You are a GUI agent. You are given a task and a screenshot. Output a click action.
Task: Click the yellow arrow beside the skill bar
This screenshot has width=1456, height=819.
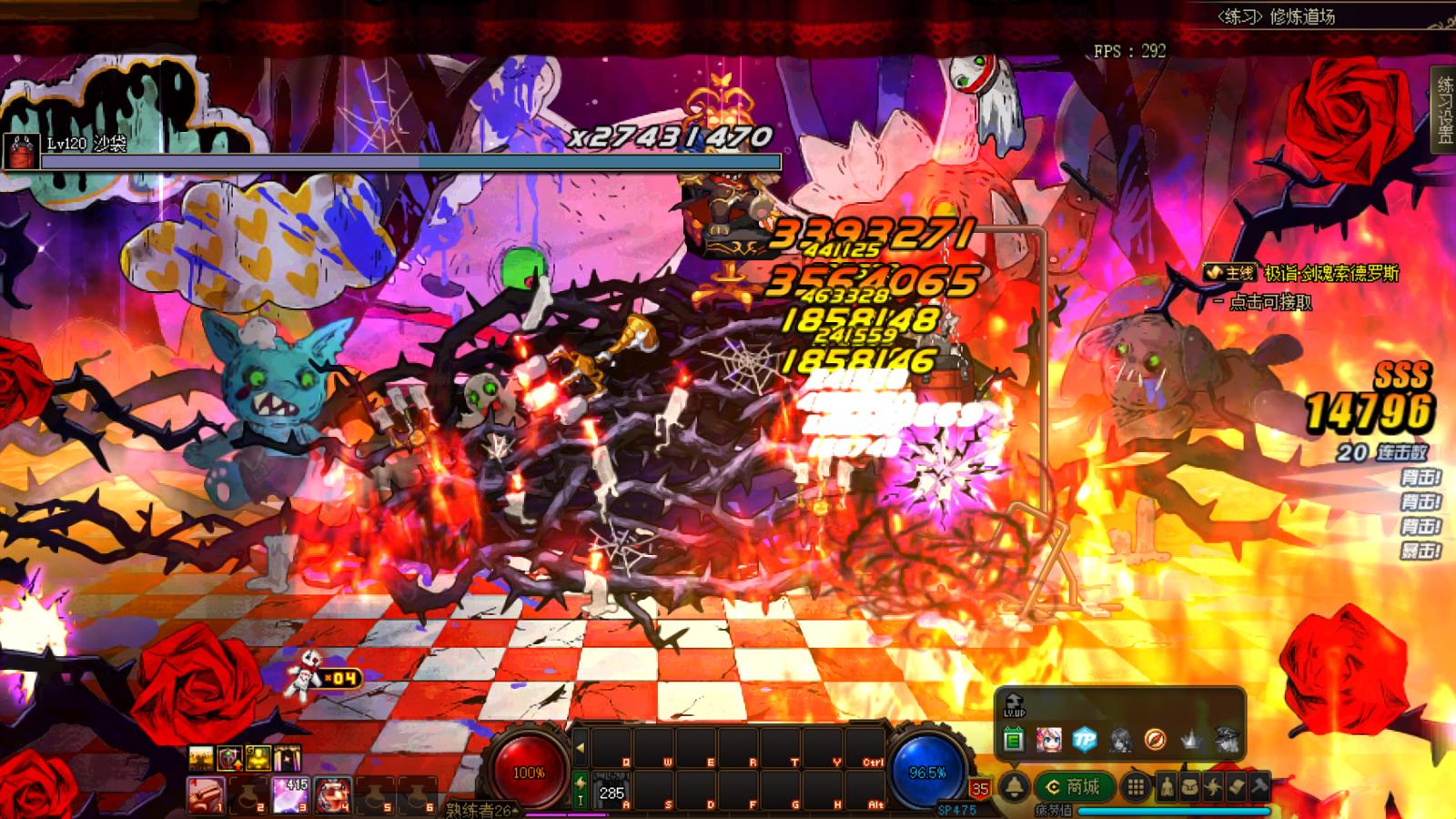(x=580, y=748)
